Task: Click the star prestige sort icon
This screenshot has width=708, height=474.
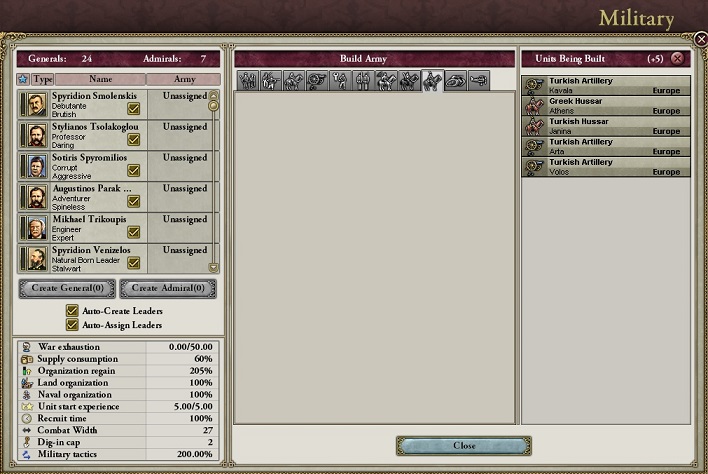Action: 23,78
